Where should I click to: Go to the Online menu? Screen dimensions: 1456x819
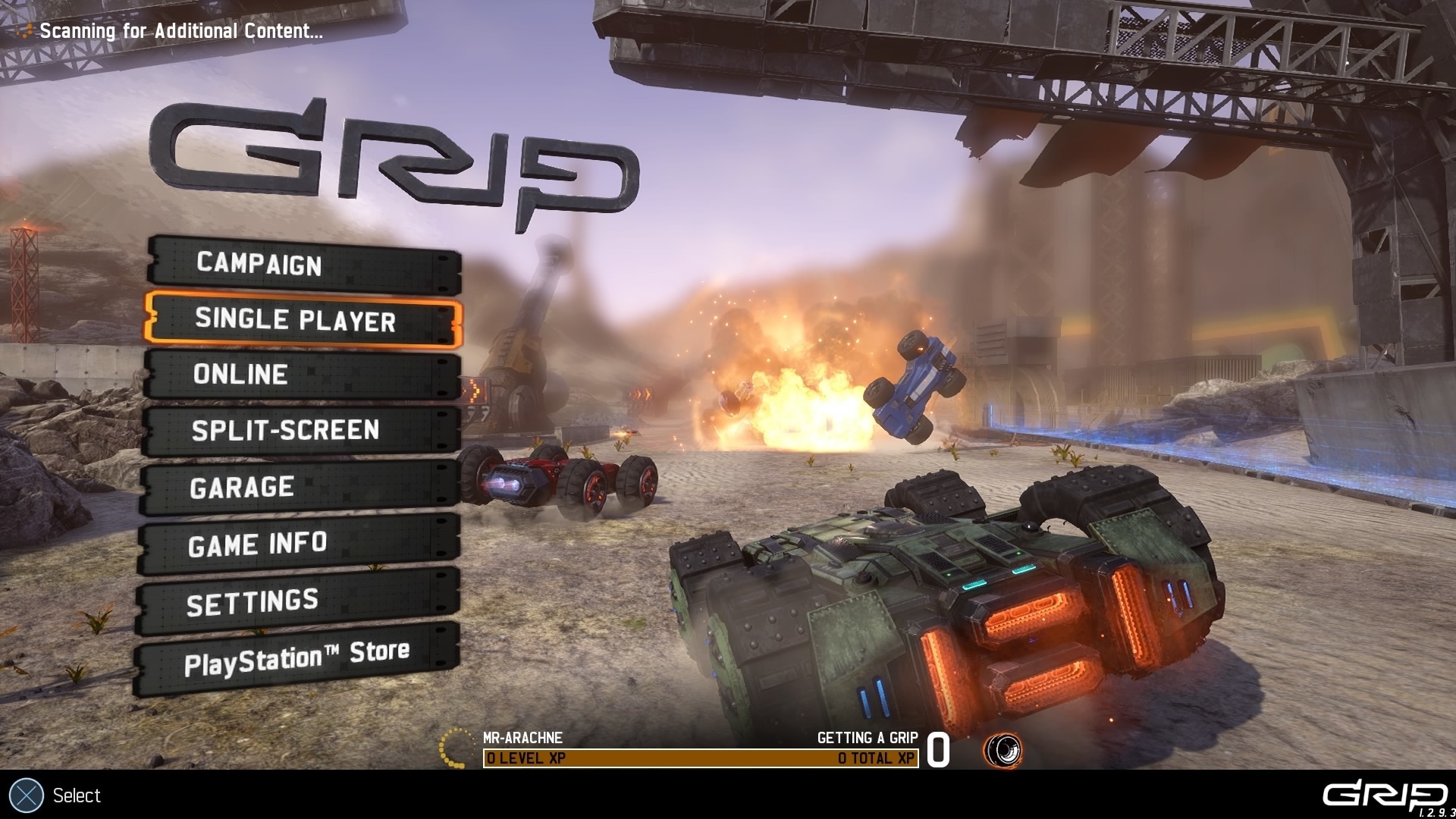[x=302, y=375]
